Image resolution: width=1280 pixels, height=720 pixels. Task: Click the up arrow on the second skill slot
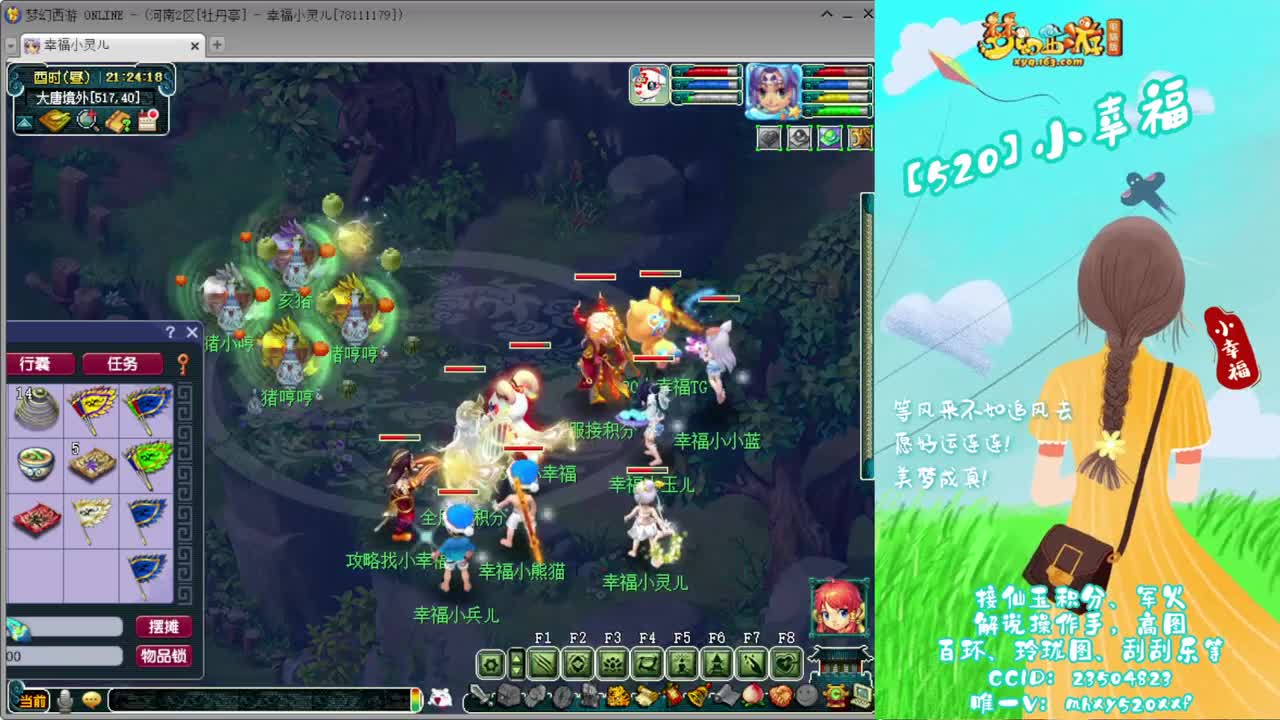(x=518, y=658)
